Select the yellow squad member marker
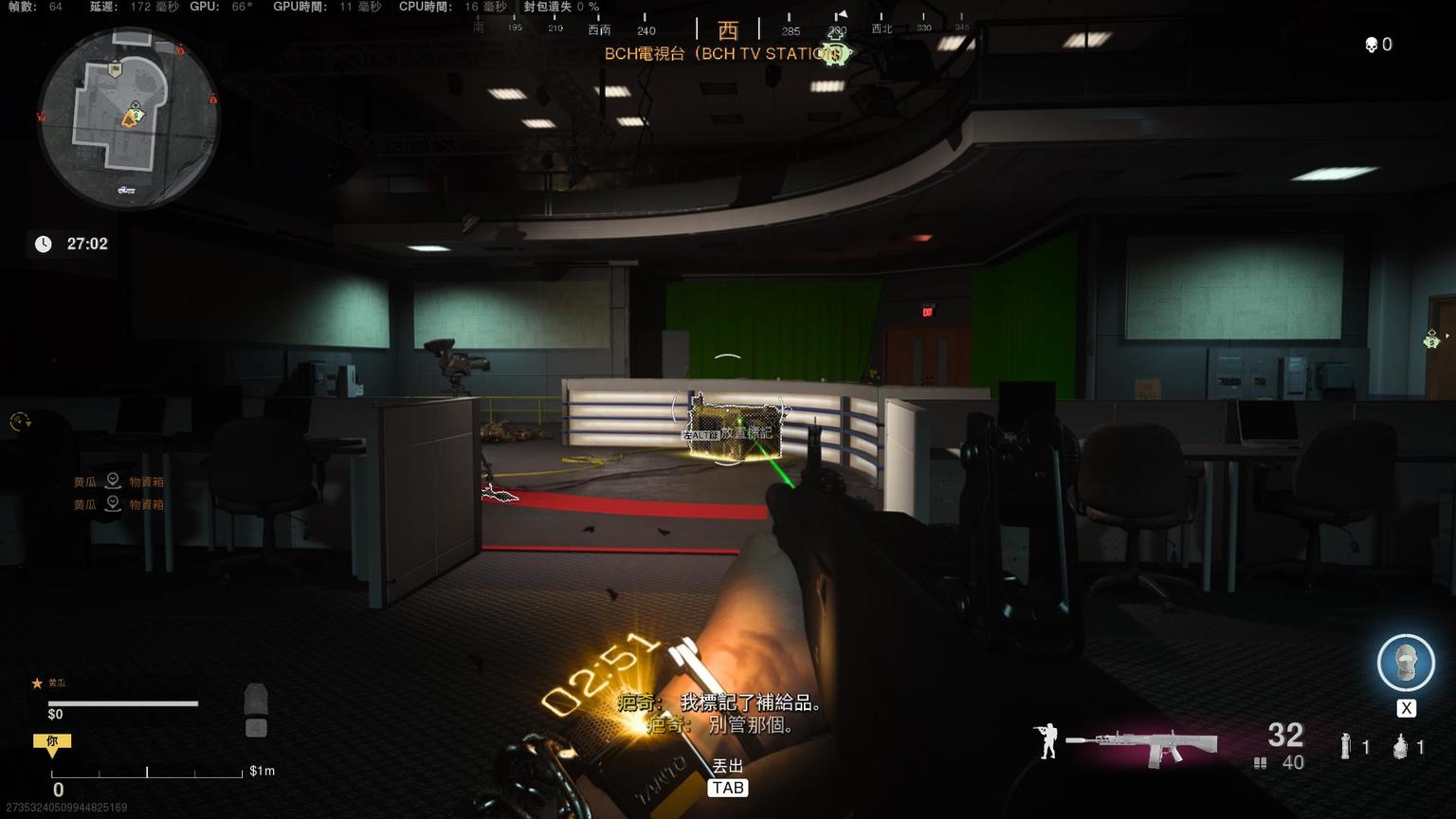This screenshot has height=819, width=1456. [x=52, y=744]
